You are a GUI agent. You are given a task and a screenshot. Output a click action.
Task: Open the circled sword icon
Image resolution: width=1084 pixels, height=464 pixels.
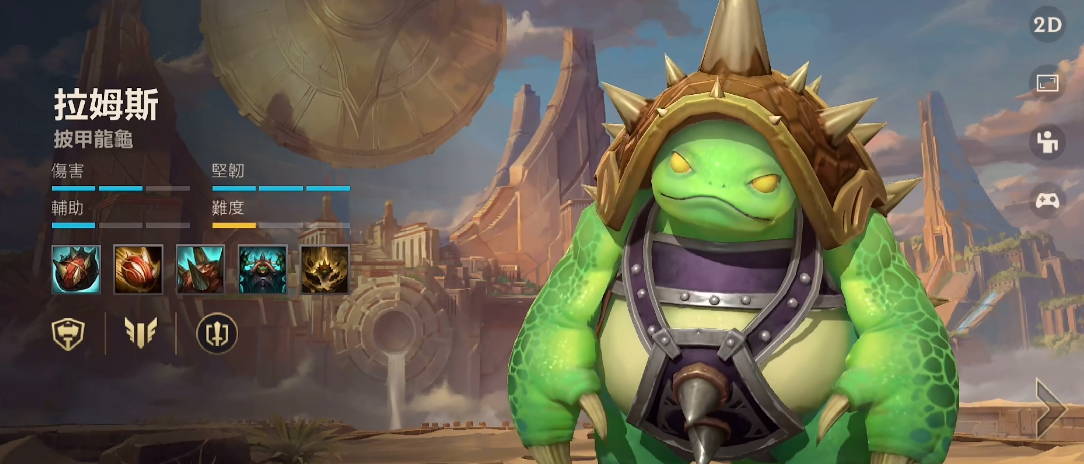pos(211,332)
